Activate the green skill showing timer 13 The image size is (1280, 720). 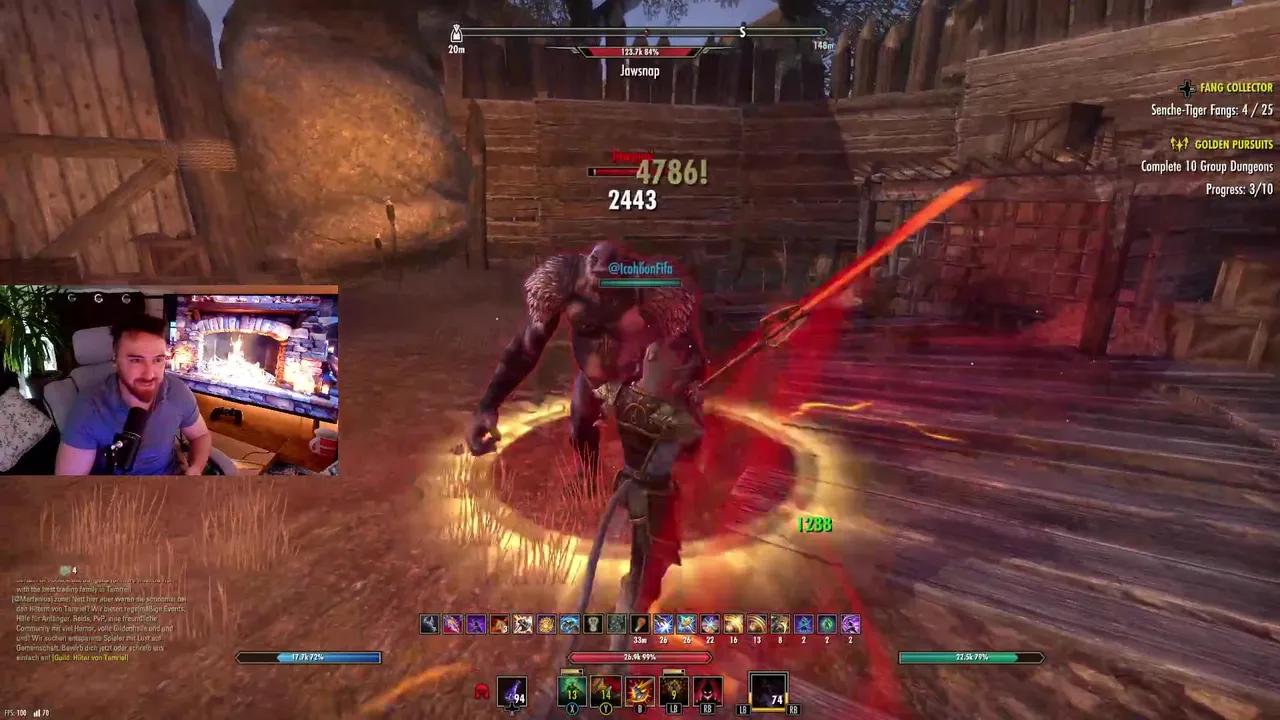pyautogui.click(x=572, y=691)
